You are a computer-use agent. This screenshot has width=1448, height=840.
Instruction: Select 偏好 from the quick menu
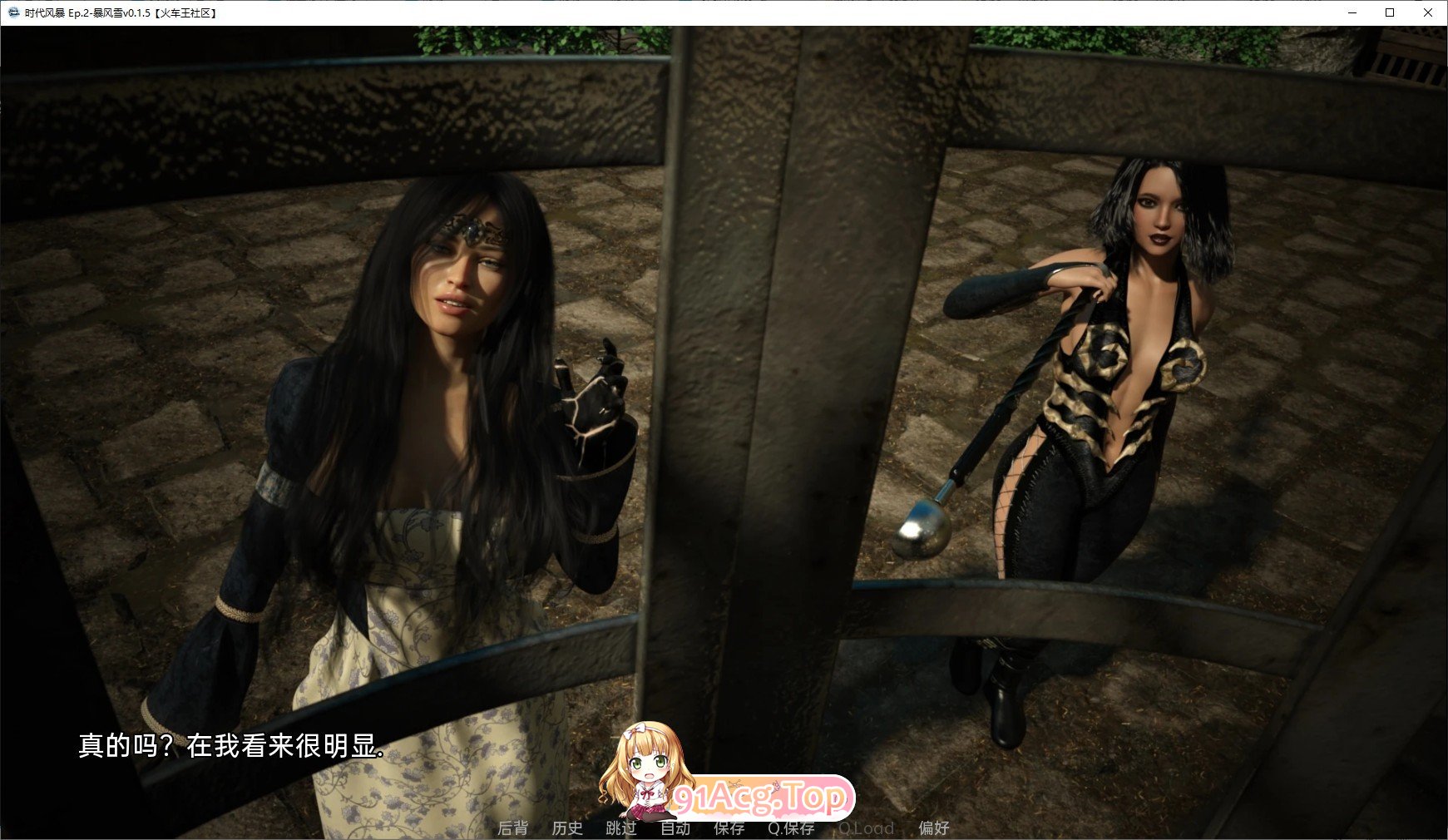pos(935,828)
